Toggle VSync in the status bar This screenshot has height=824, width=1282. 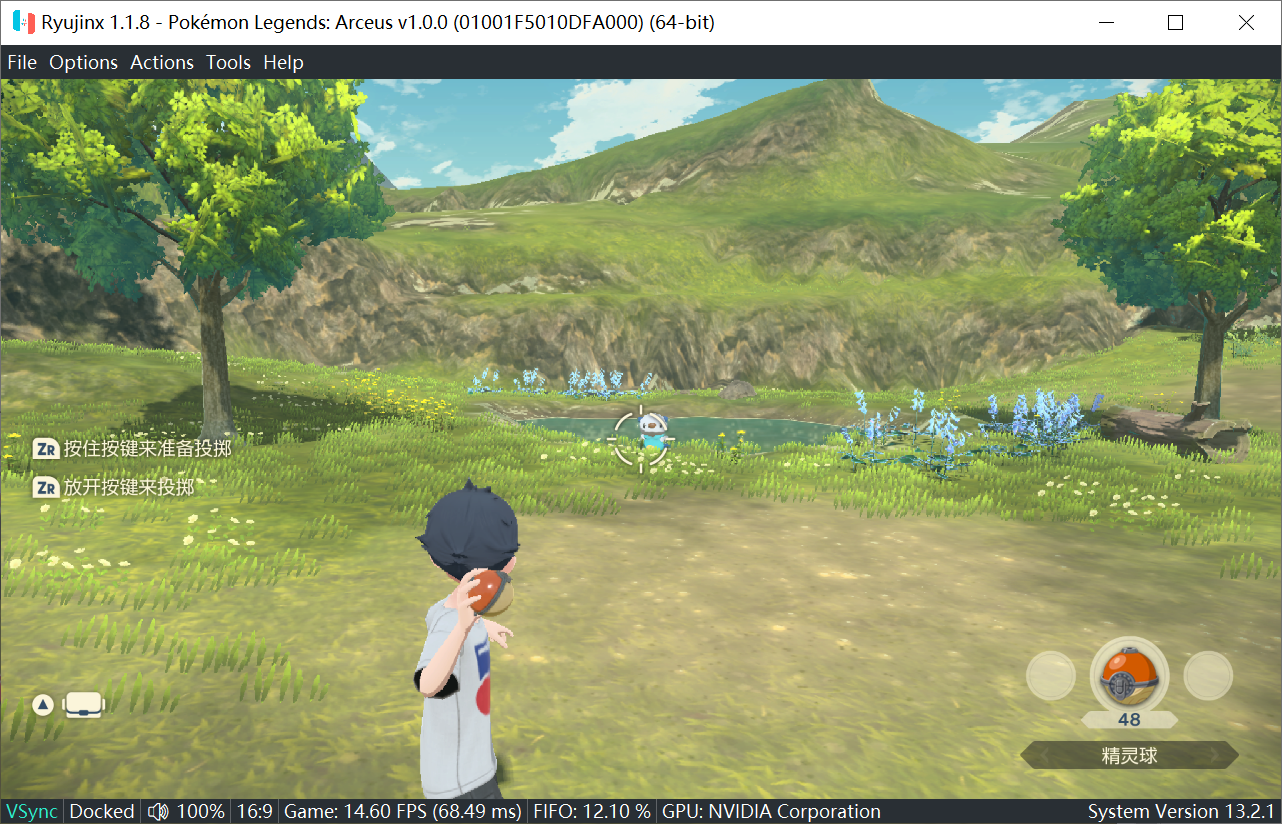[x=32, y=811]
